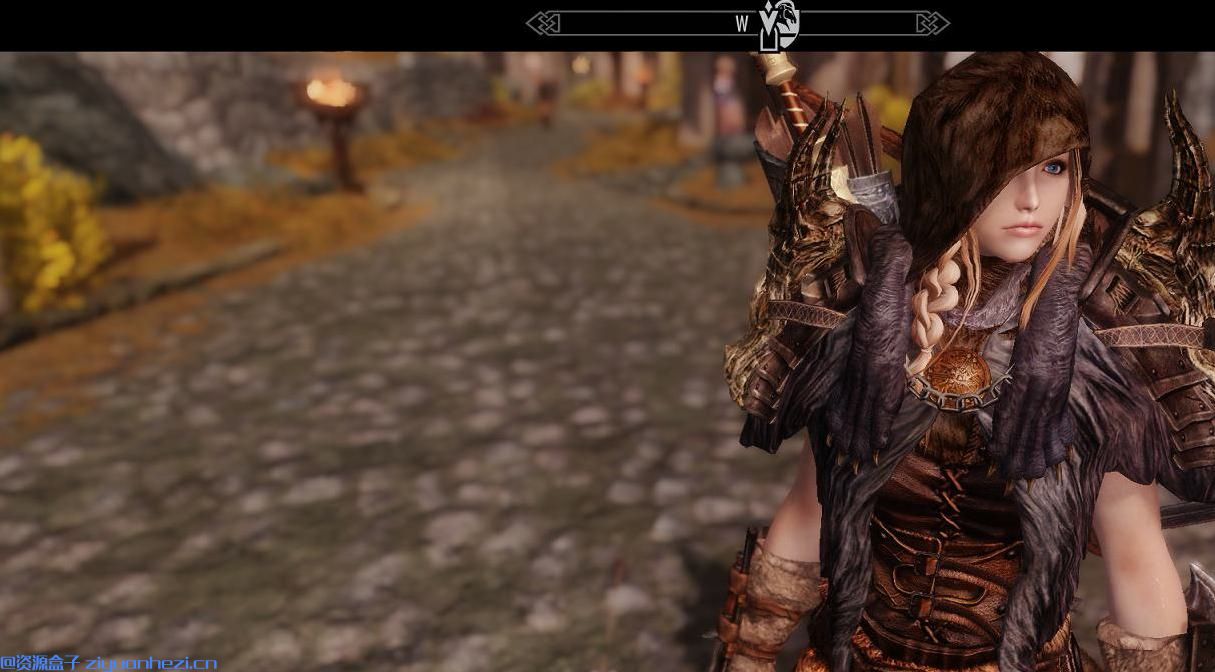Select the horse-head shield marker on the compass
The image size is (1215, 672).
point(786,22)
